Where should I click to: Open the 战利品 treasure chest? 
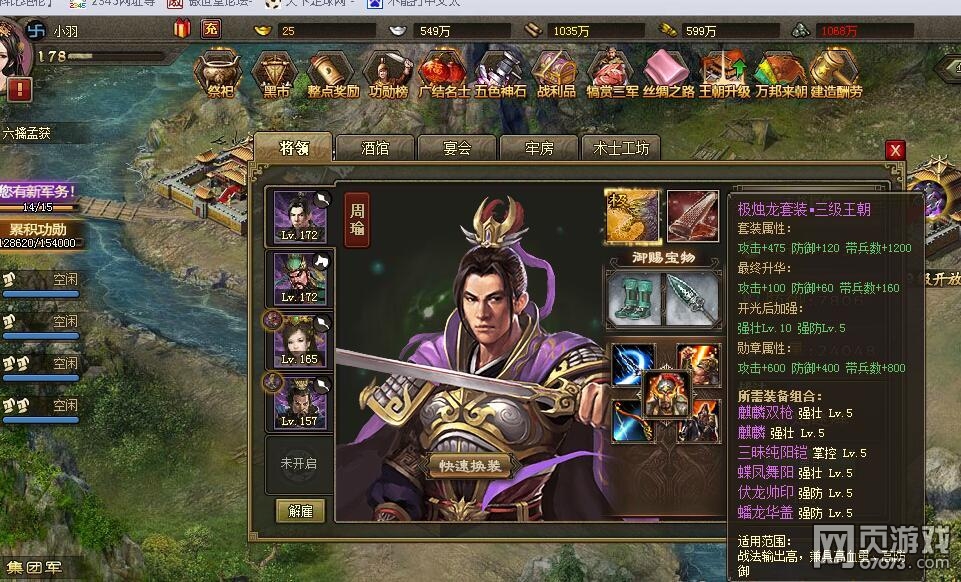(556, 72)
